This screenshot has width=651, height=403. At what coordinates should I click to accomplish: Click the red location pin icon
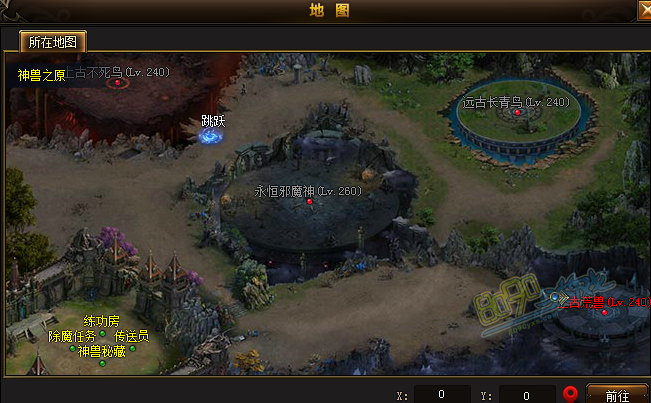coord(571,394)
